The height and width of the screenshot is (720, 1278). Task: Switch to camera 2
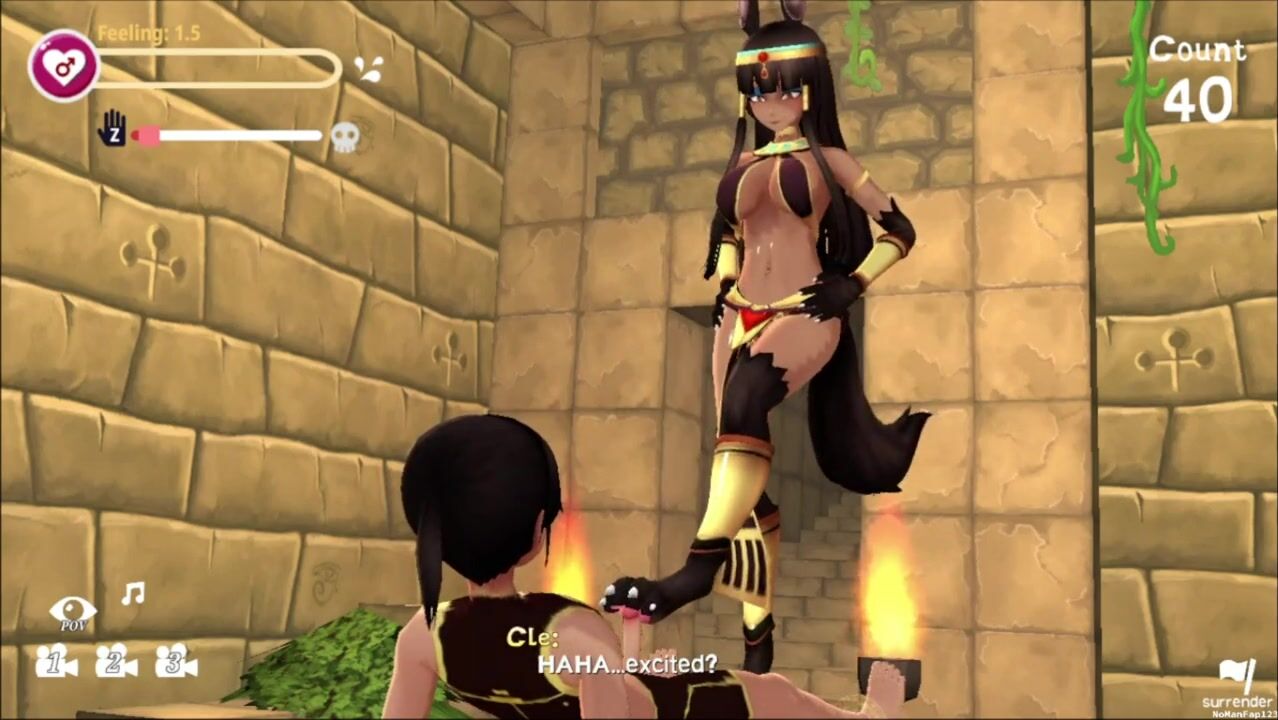pyautogui.click(x=116, y=661)
